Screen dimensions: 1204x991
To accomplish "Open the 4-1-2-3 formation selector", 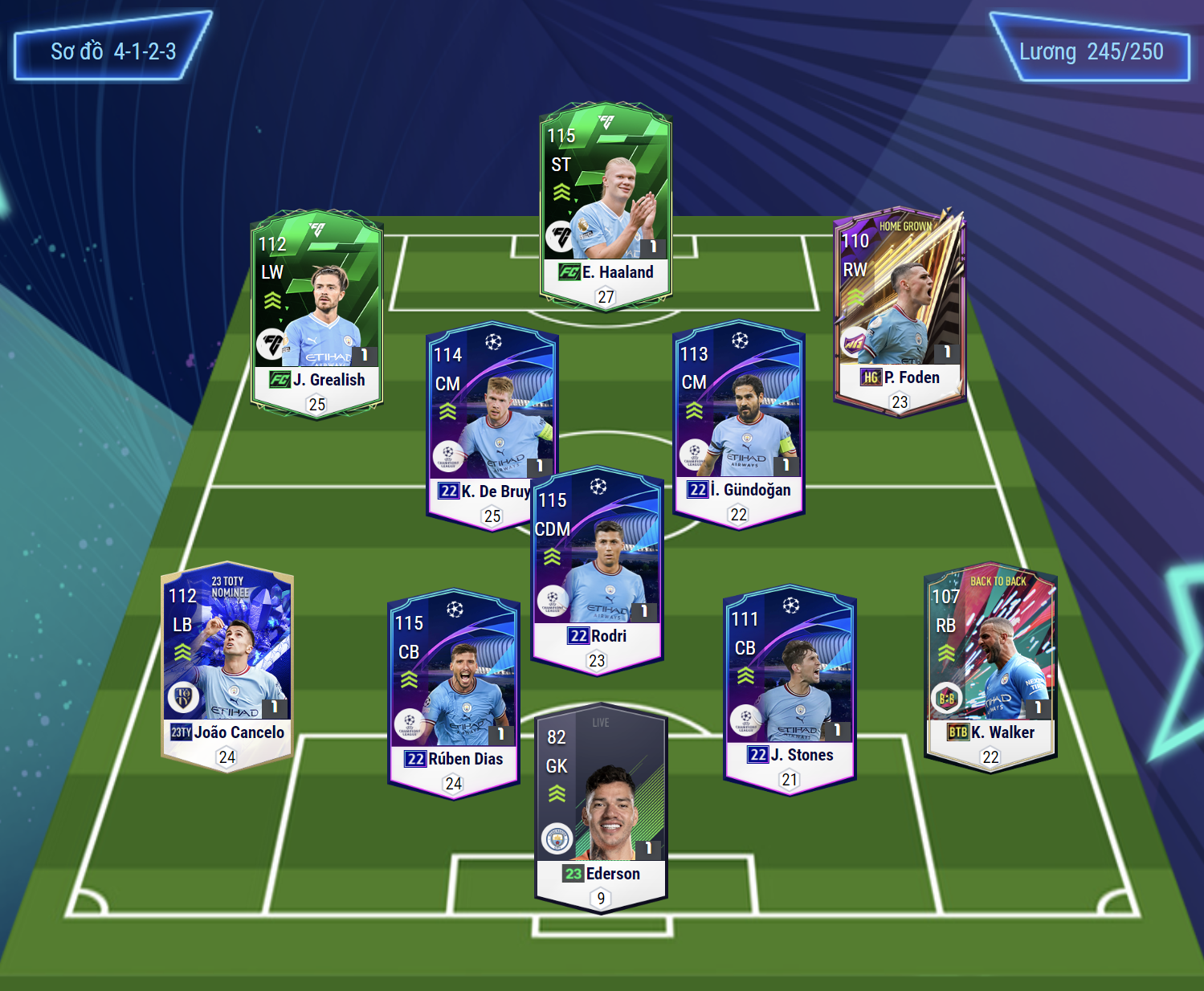I will (113, 52).
